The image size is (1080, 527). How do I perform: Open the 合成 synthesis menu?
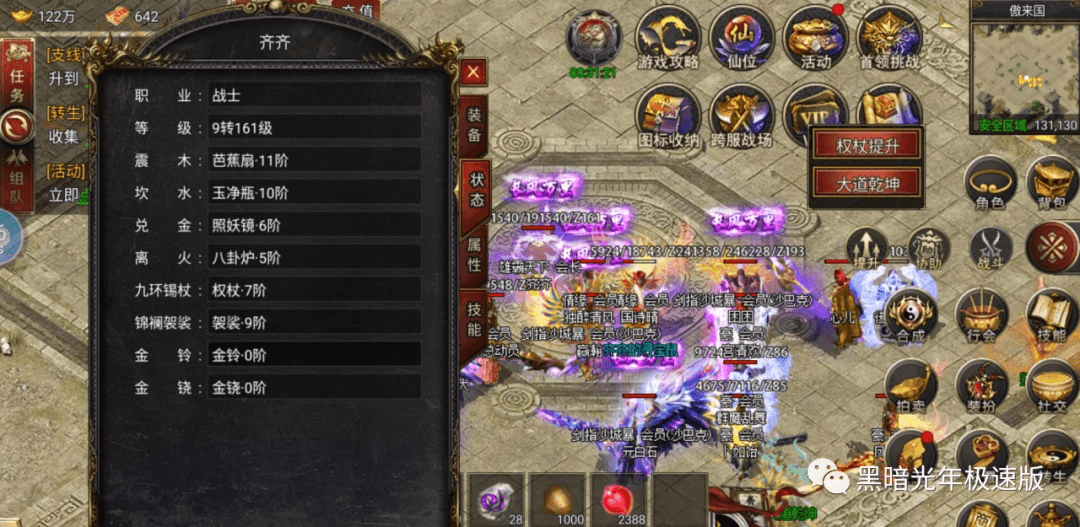click(x=909, y=318)
